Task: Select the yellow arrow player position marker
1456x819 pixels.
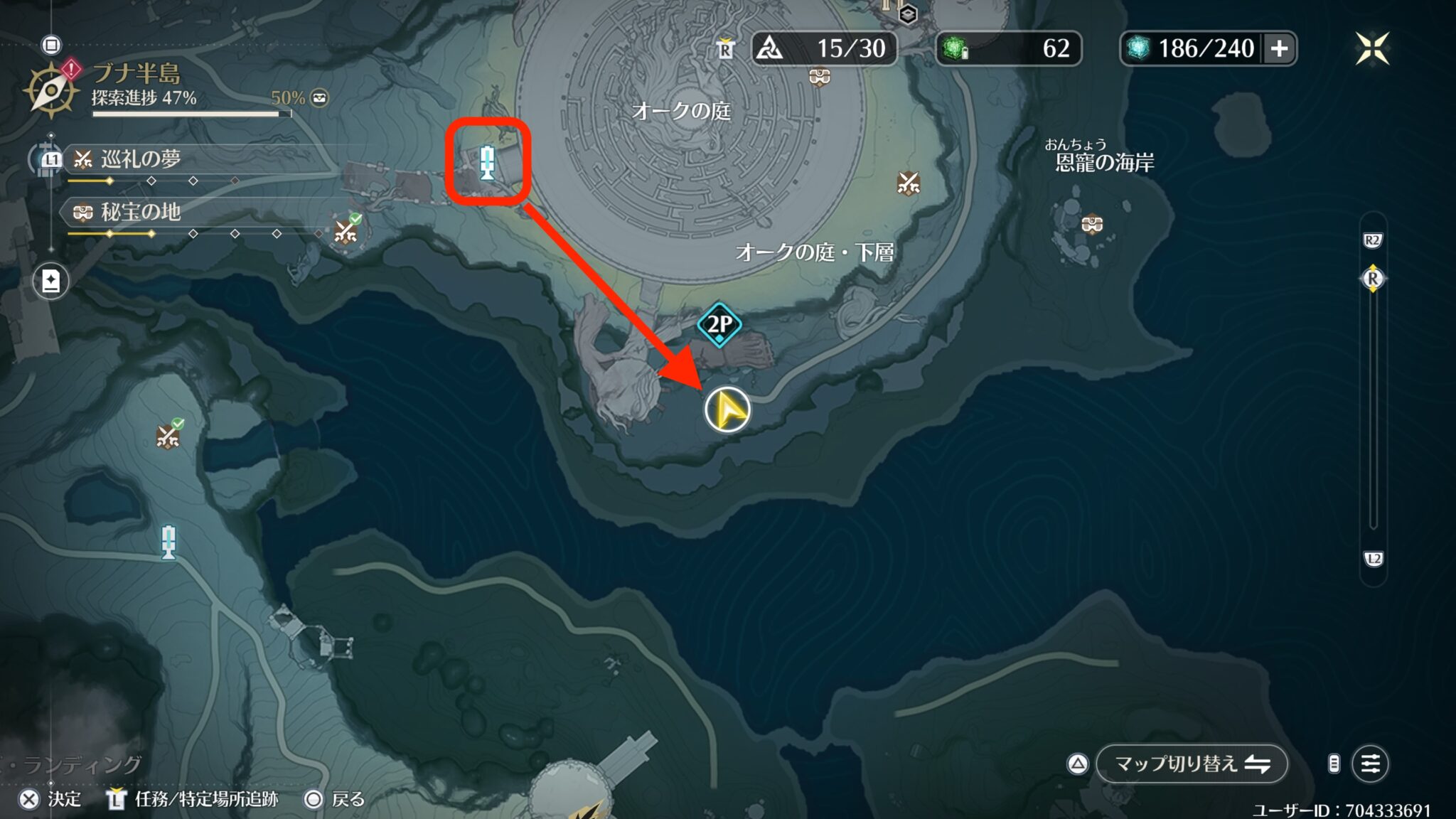Action: tap(727, 410)
